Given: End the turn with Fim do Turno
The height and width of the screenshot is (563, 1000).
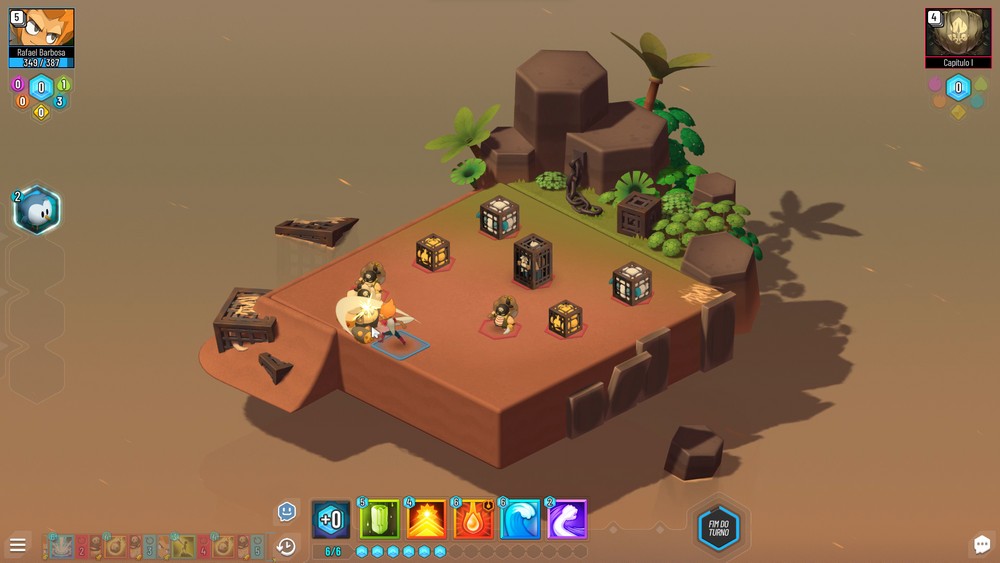Looking at the screenshot, I should 718,528.
